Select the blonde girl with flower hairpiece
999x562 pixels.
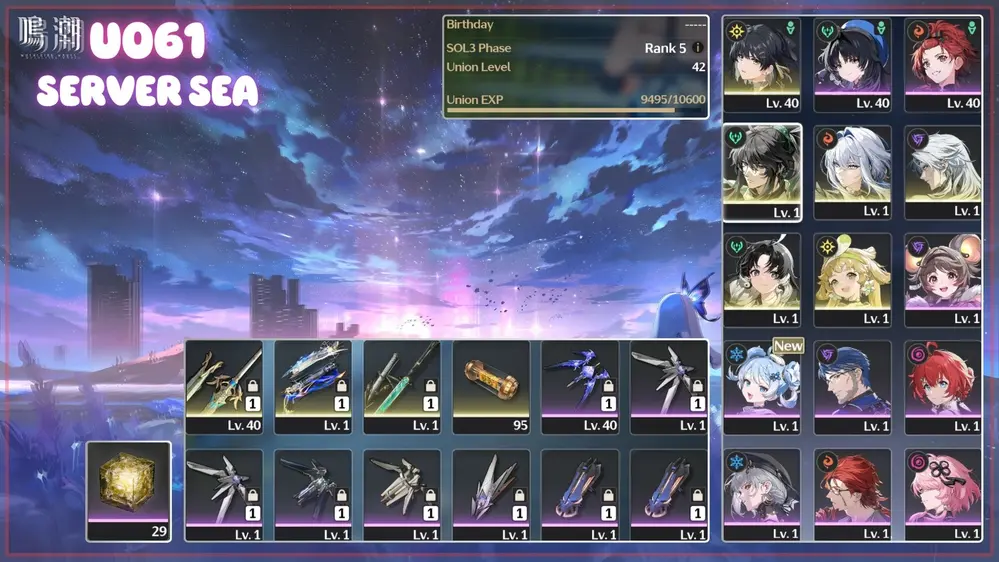pyautogui.click(x=852, y=279)
